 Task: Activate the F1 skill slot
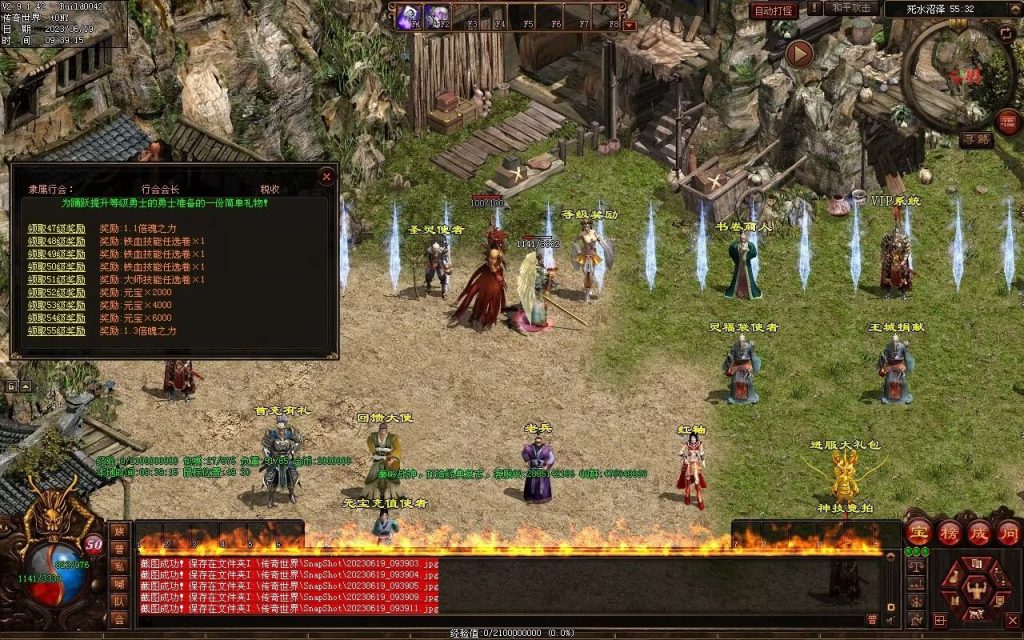(410, 17)
